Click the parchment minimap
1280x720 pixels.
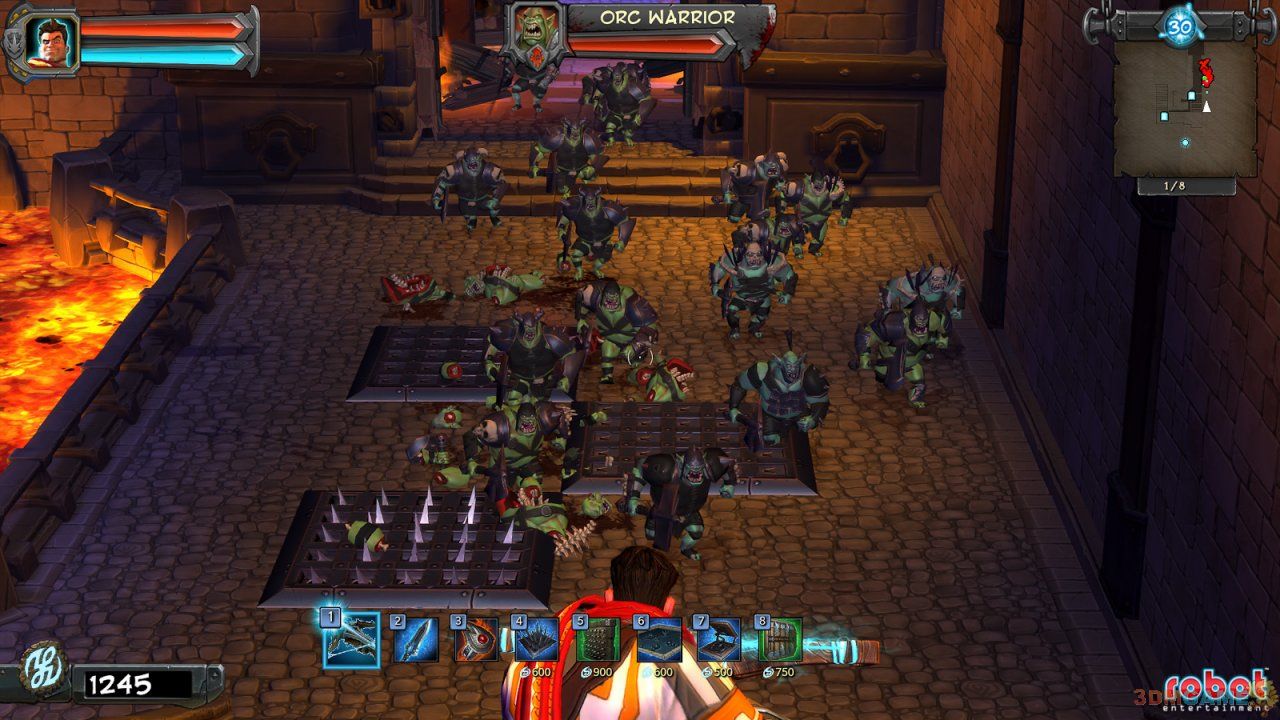click(x=1185, y=110)
